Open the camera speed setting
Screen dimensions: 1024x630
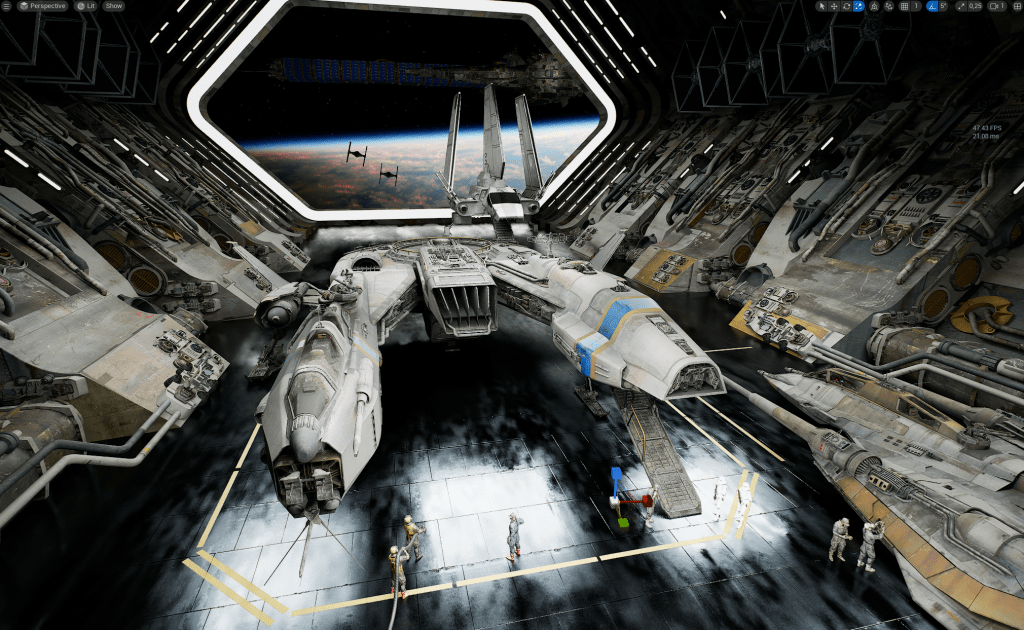coord(996,6)
